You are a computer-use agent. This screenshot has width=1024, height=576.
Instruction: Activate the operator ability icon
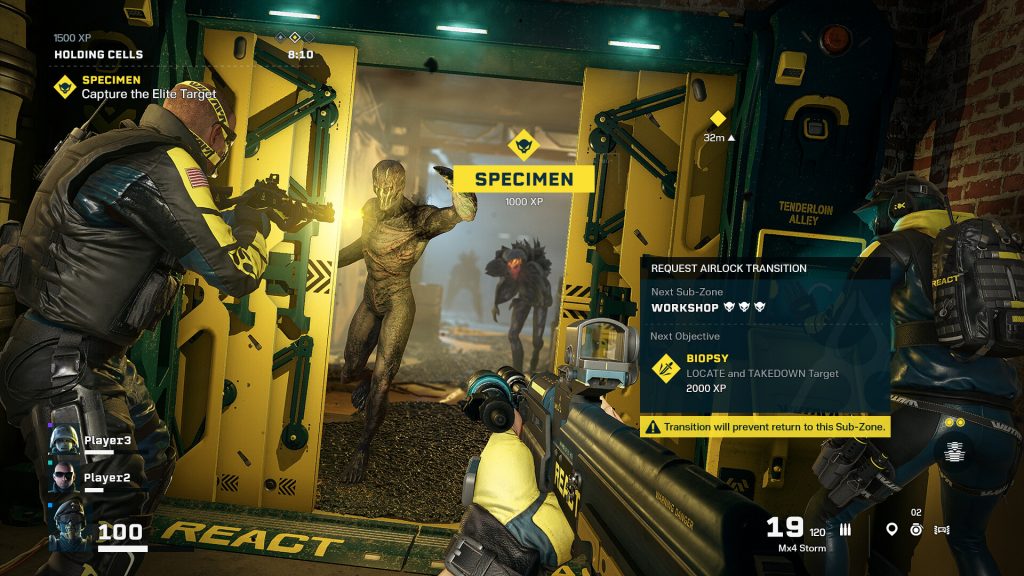954,451
